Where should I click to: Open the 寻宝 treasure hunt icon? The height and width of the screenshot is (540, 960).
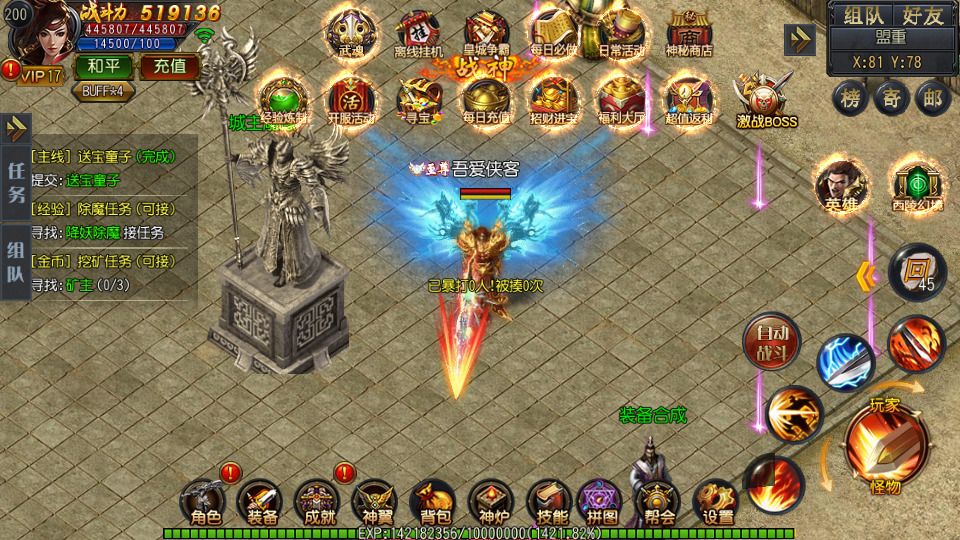click(418, 102)
